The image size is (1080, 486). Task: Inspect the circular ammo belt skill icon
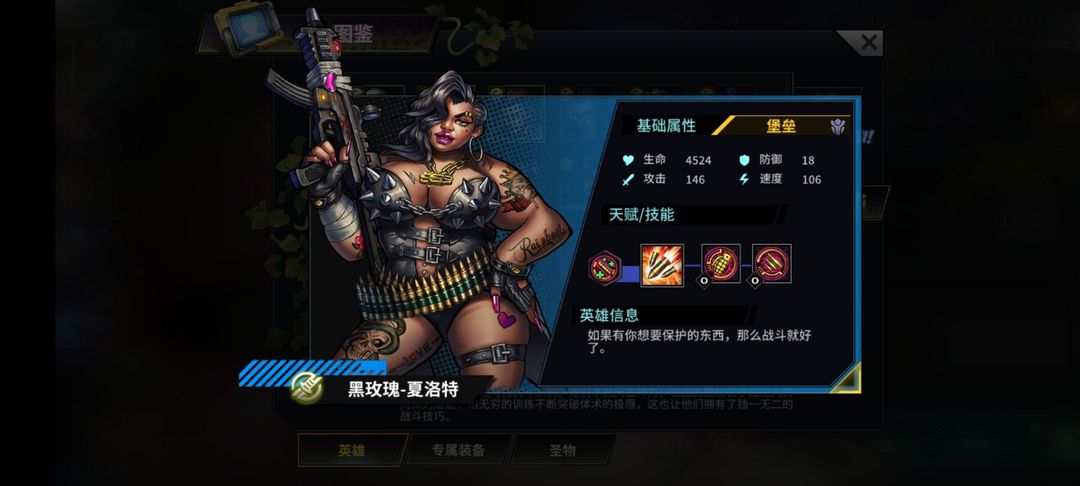click(772, 264)
